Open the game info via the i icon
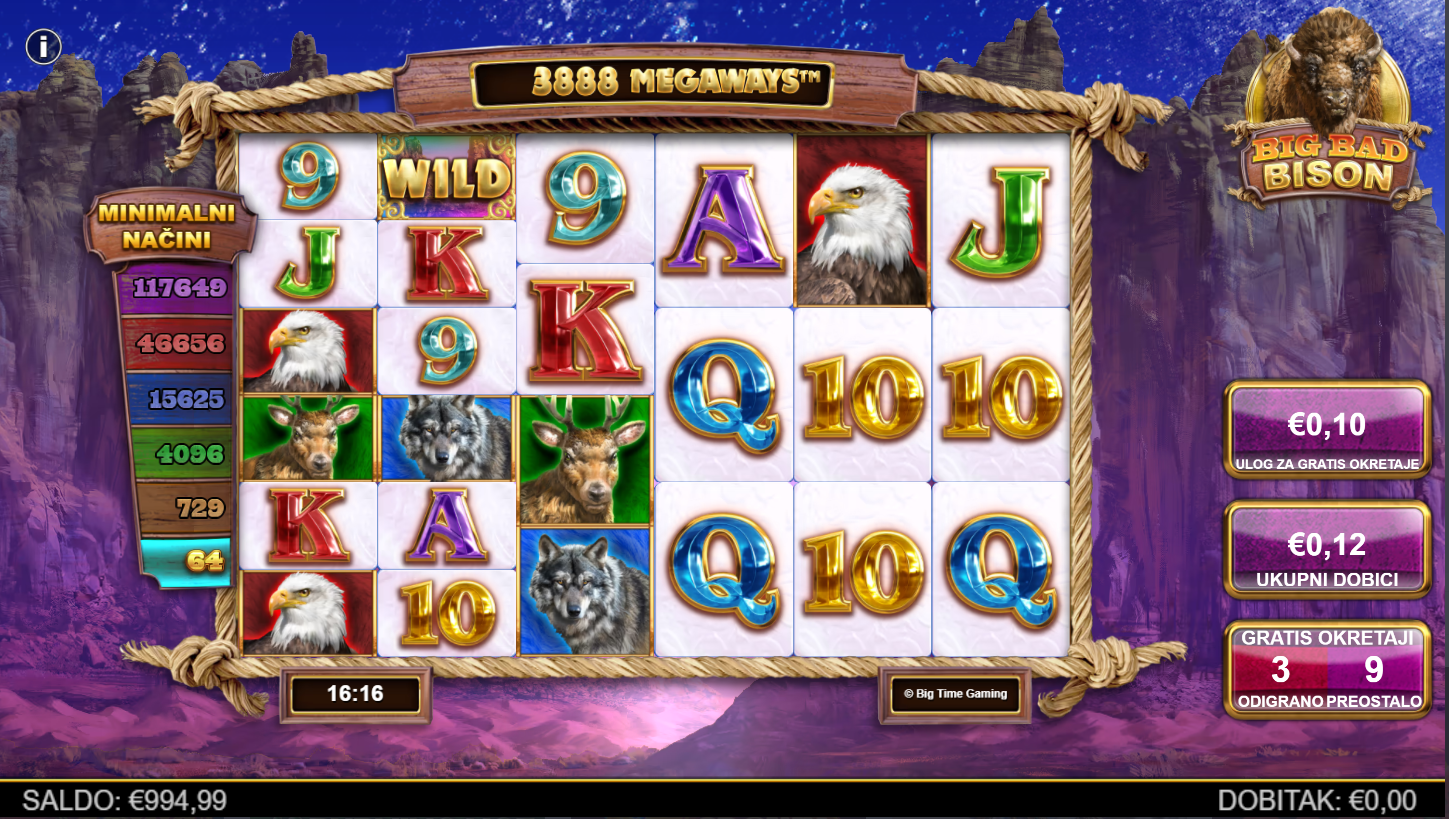This screenshot has height=819, width=1449. pyautogui.click(x=44, y=46)
